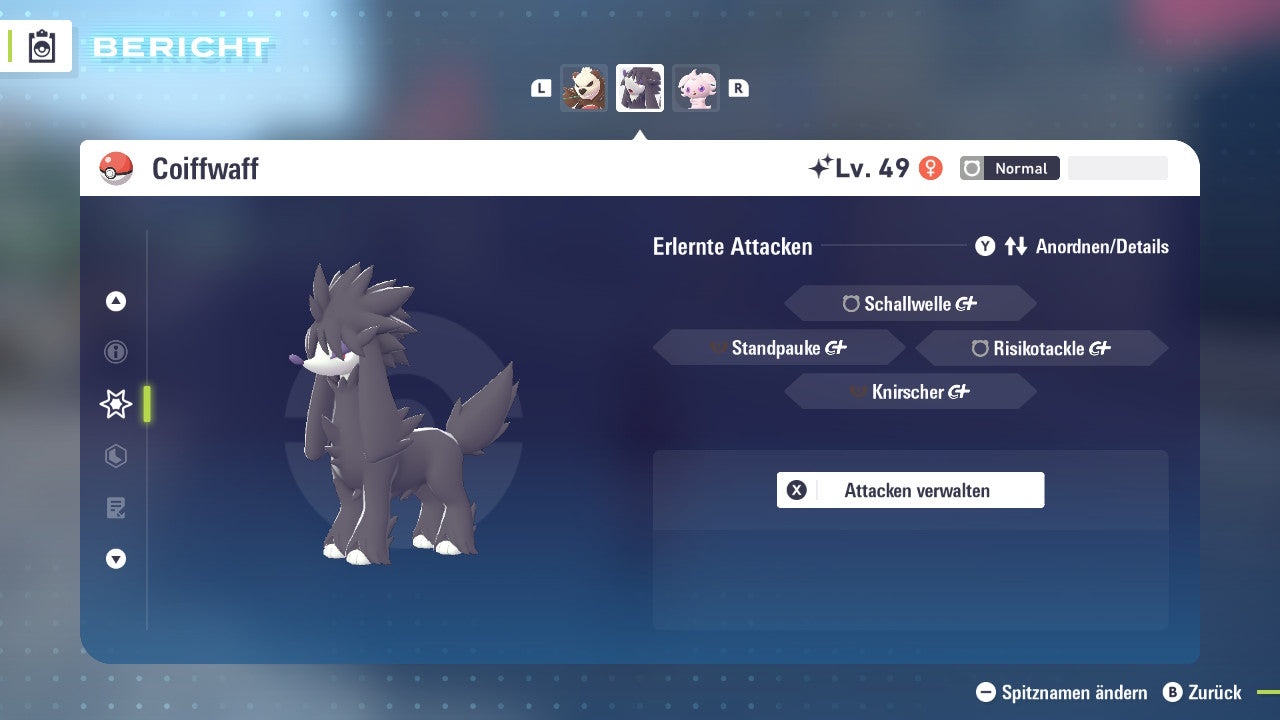Click the memo sheet icon in the sidebar
This screenshot has height=720, width=1280.
pos(115,508)
